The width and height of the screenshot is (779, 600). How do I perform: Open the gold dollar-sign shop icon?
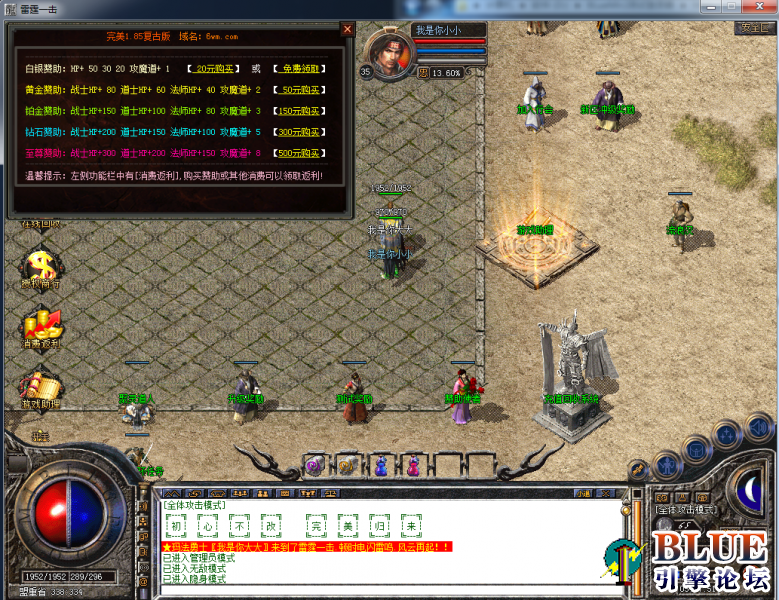point(42,267)
